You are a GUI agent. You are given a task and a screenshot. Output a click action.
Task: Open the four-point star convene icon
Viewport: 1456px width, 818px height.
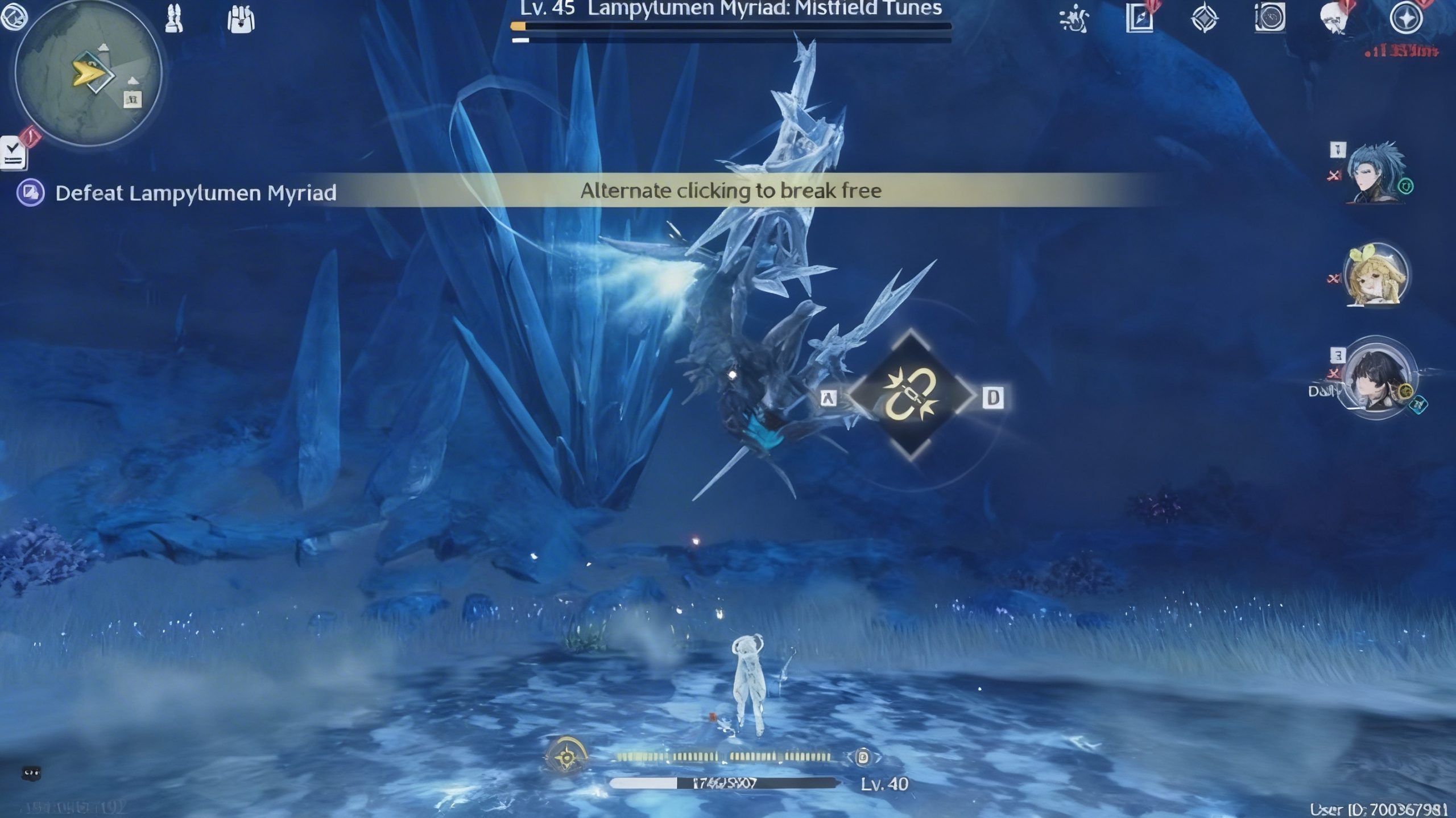(1406, 19)
